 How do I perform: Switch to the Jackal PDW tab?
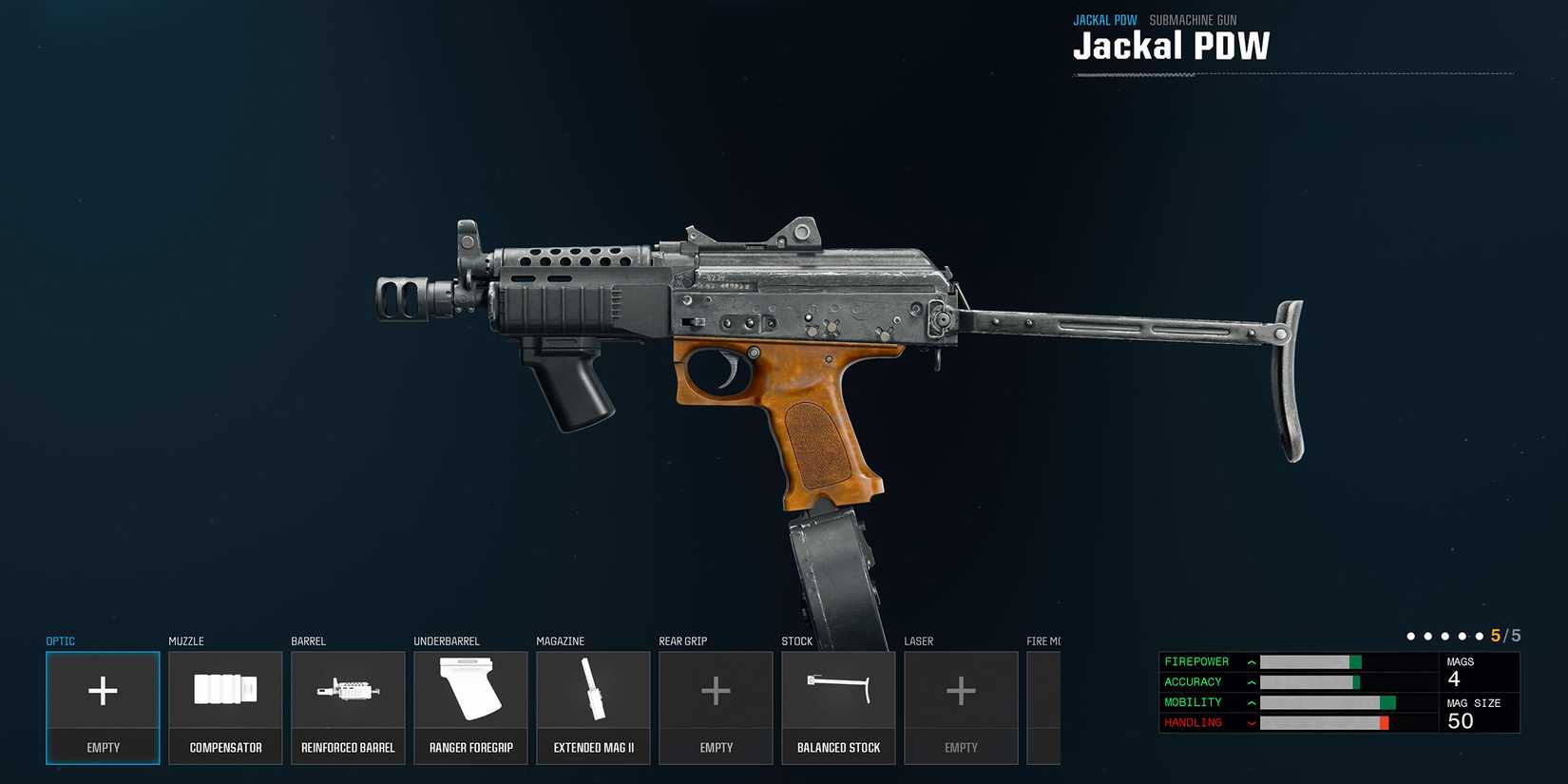point(1105,19)
